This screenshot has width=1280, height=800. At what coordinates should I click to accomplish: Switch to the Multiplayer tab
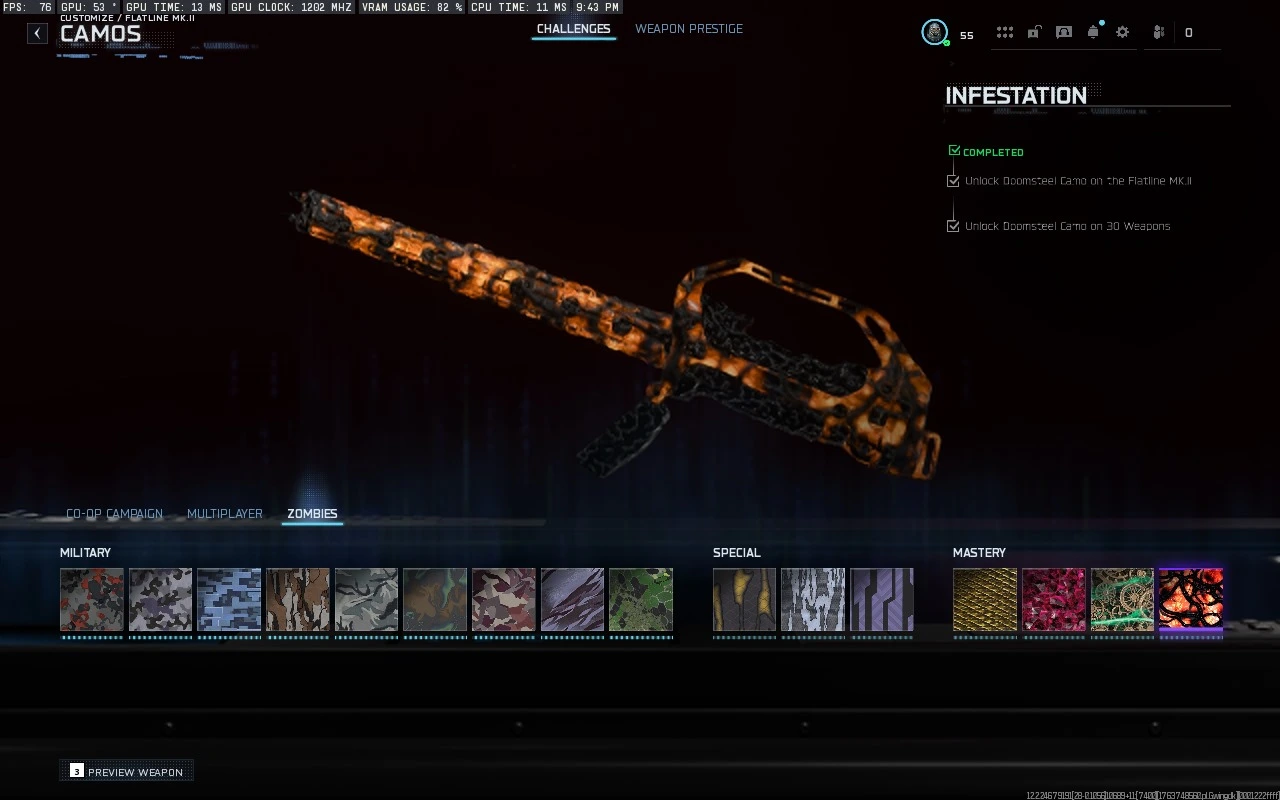click(x=224, y=513)
